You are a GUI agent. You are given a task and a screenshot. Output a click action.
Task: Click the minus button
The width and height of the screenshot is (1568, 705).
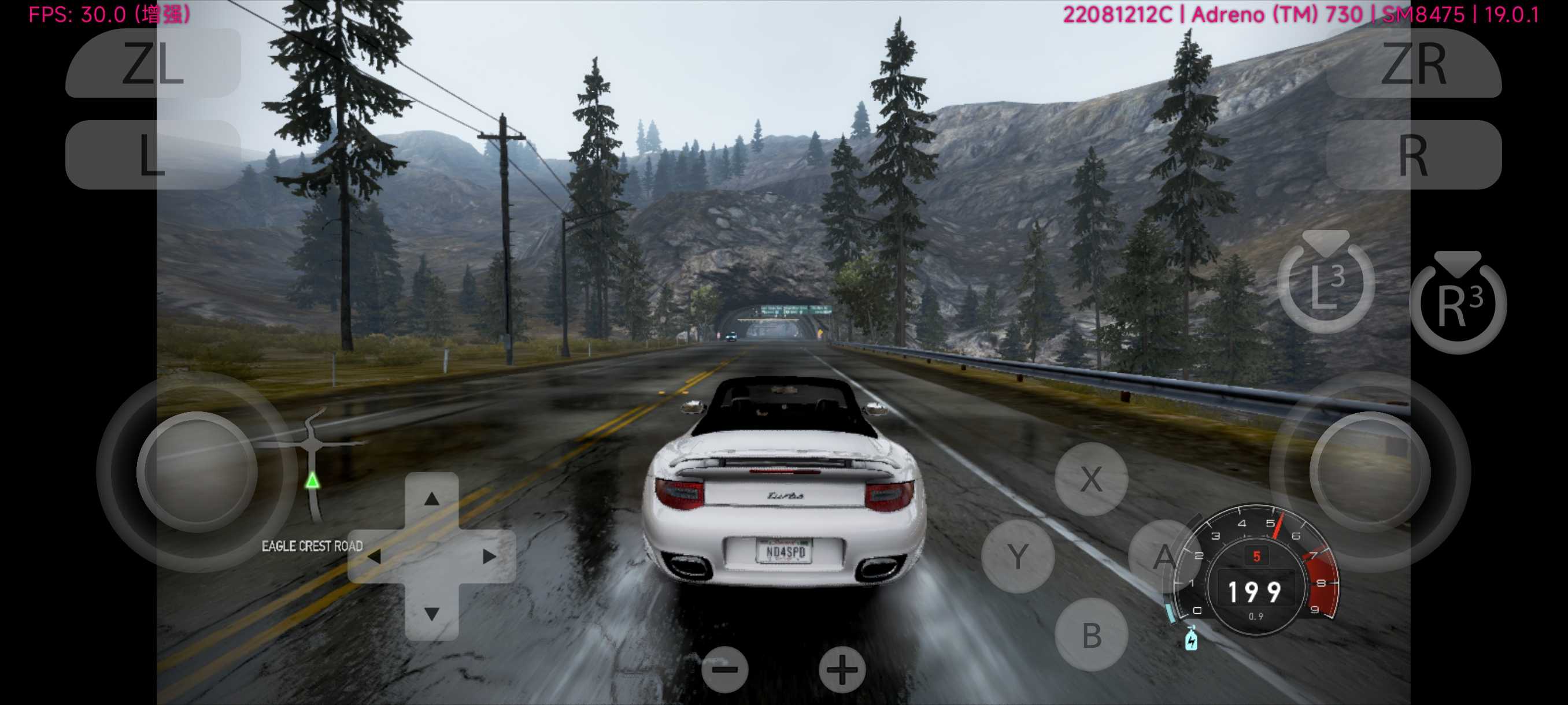pos(724,669)
